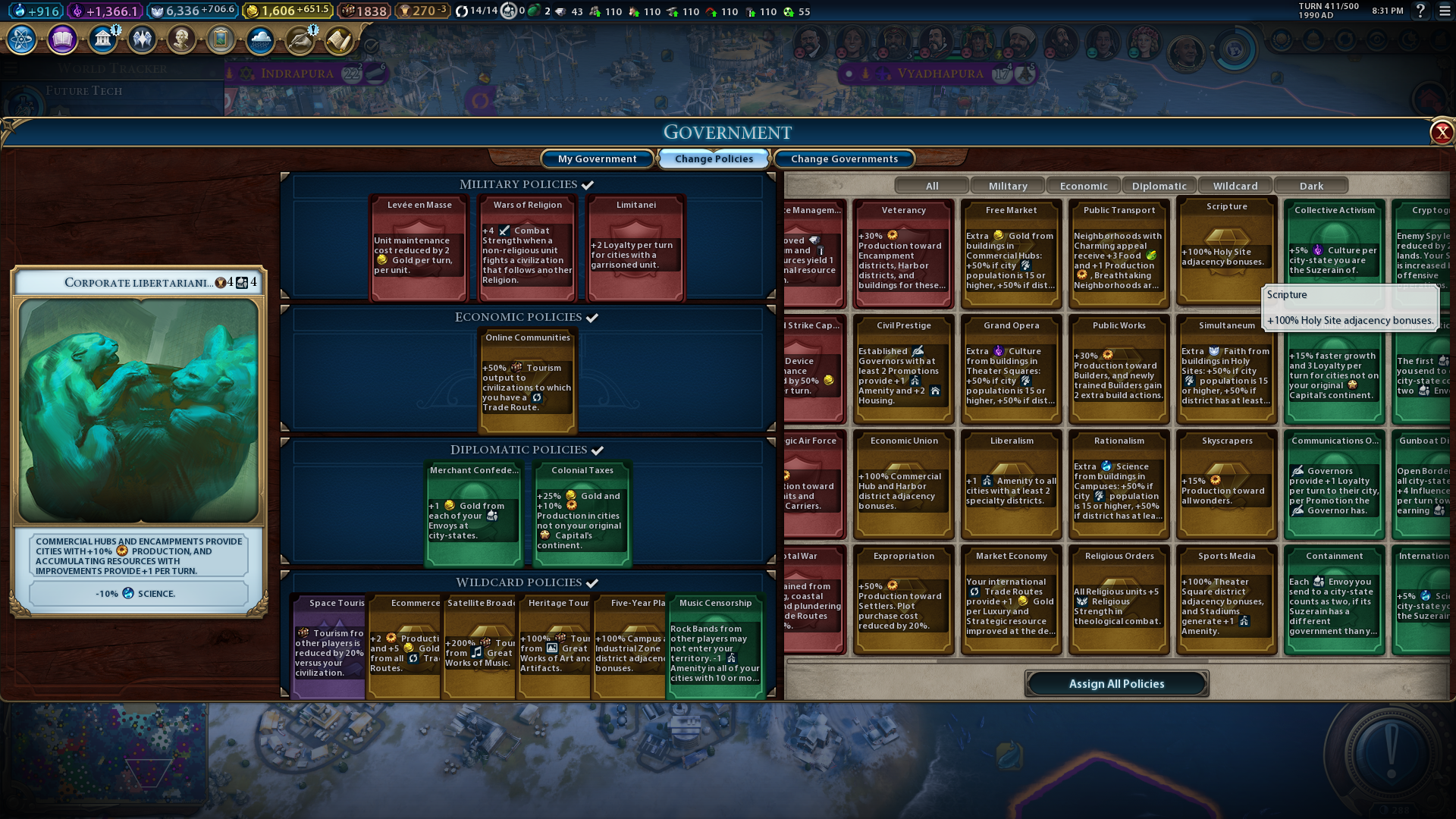Close the Government screen

pos(1441,133)
